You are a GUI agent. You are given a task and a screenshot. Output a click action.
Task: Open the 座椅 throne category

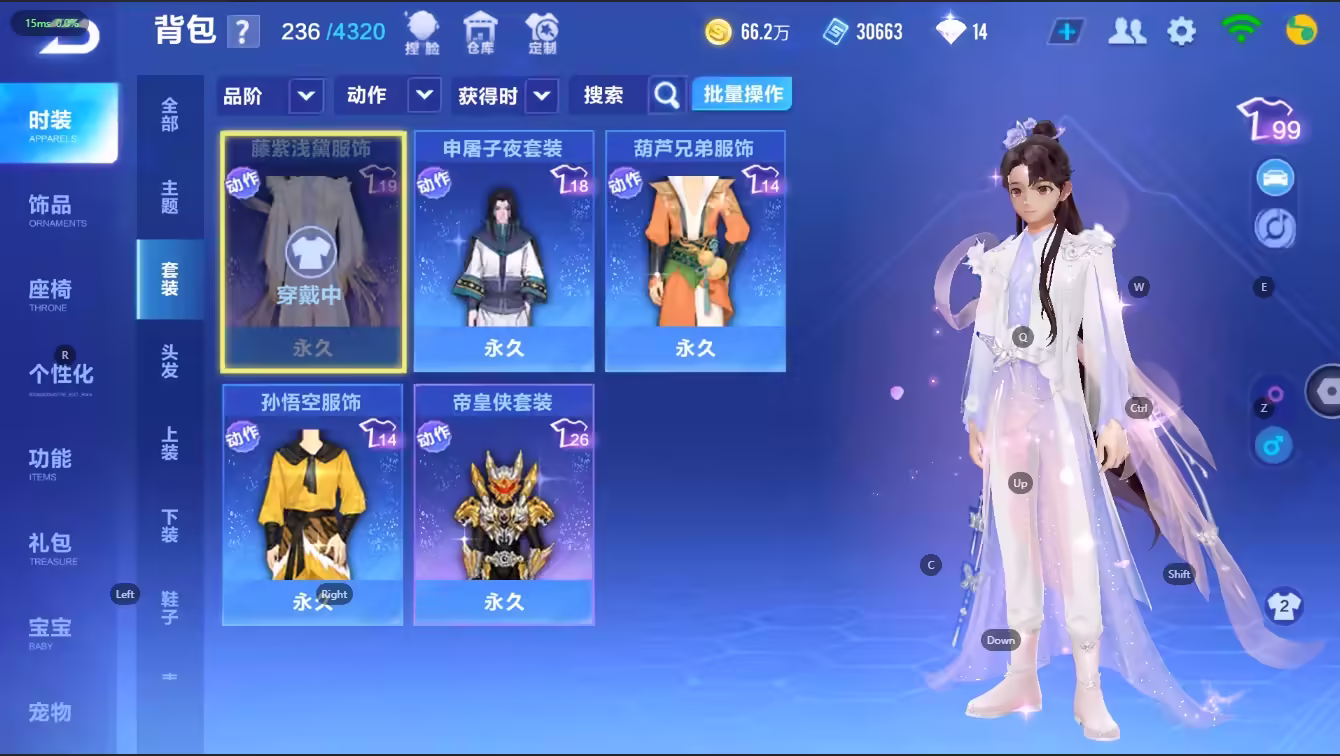click(x=50, y=293)
